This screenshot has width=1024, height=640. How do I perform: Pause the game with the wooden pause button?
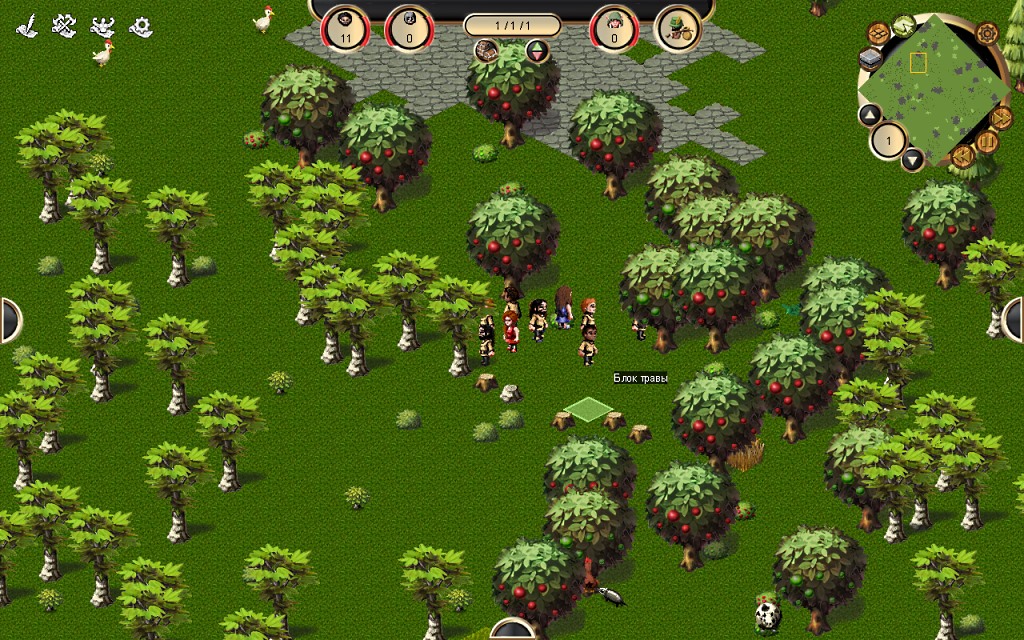(x=987, y=142)
